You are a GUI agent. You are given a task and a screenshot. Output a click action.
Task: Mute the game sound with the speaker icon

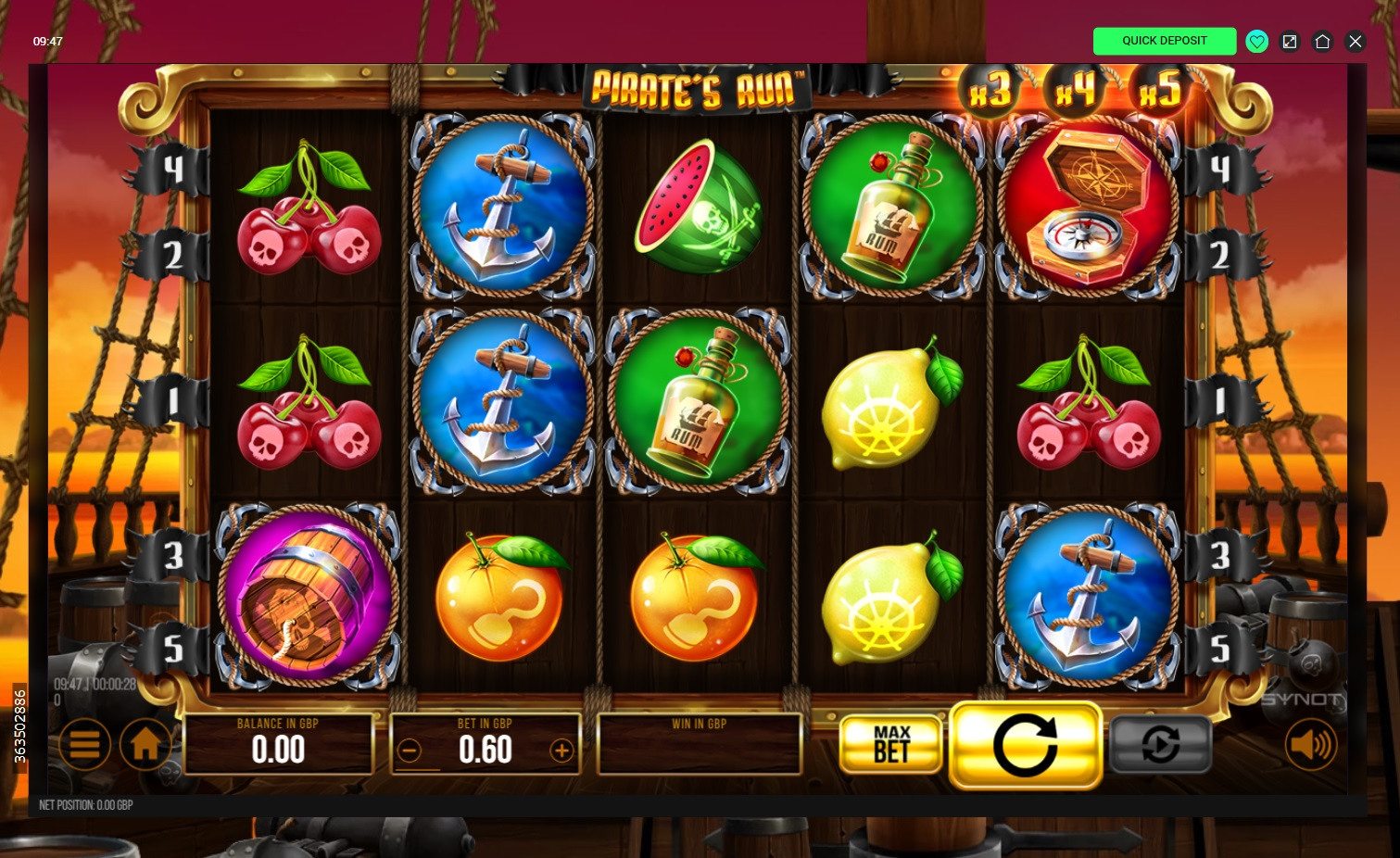coord(1311,745)
